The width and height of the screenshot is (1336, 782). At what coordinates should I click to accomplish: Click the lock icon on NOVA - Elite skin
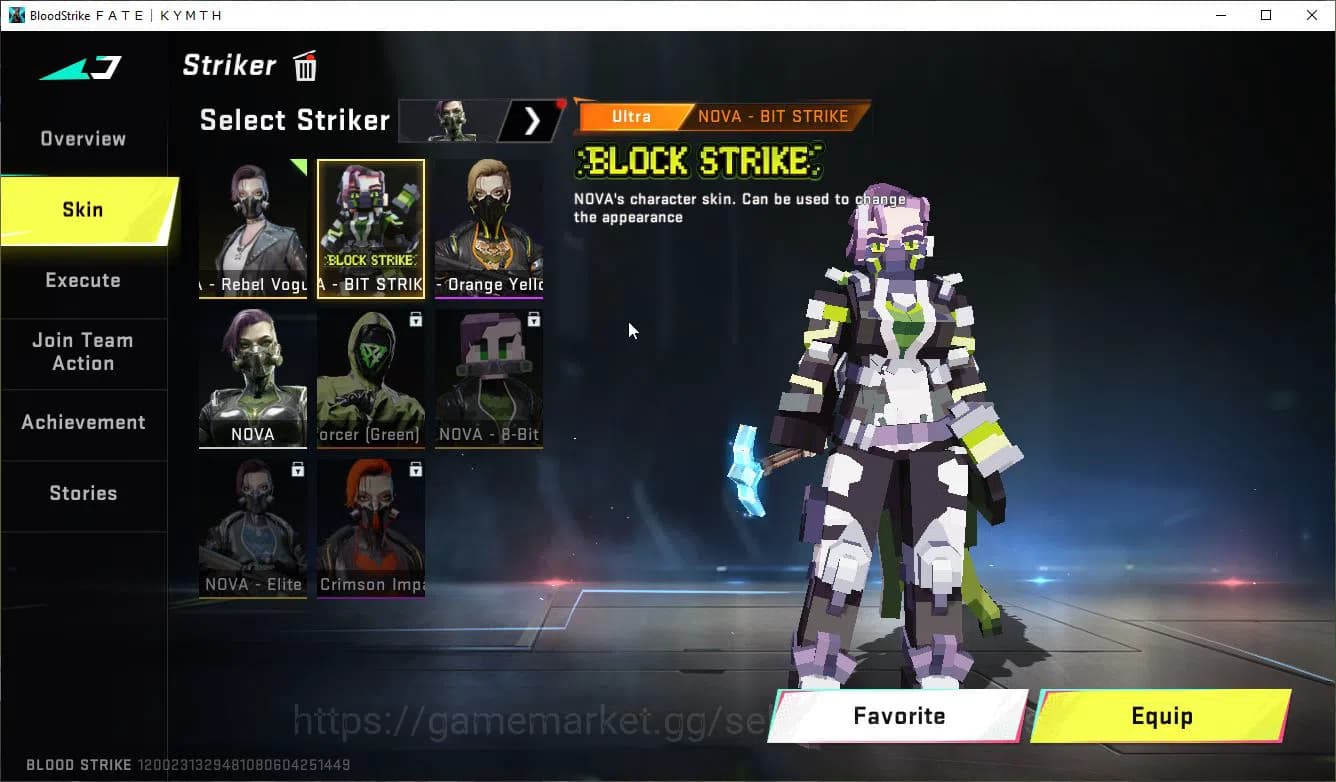[298, 468]
